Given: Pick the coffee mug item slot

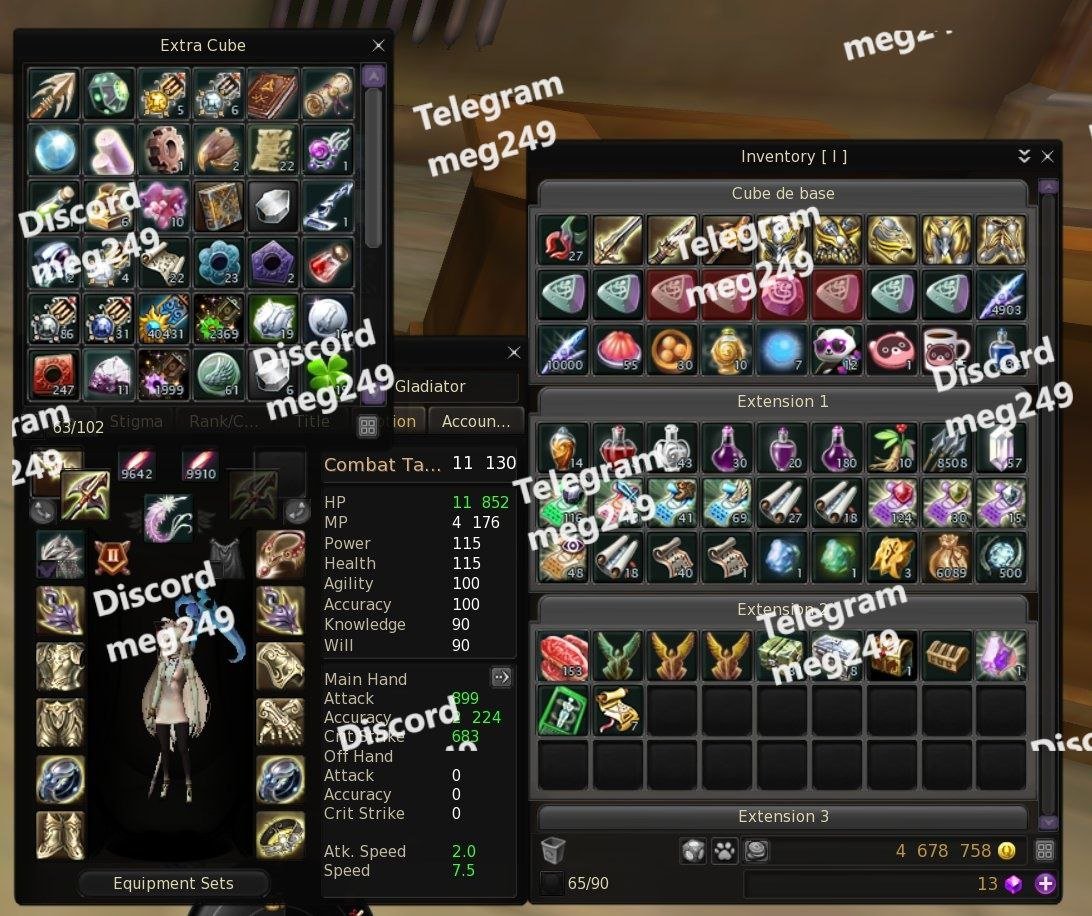Looking at the screenshot, I should tap(946, 350).
